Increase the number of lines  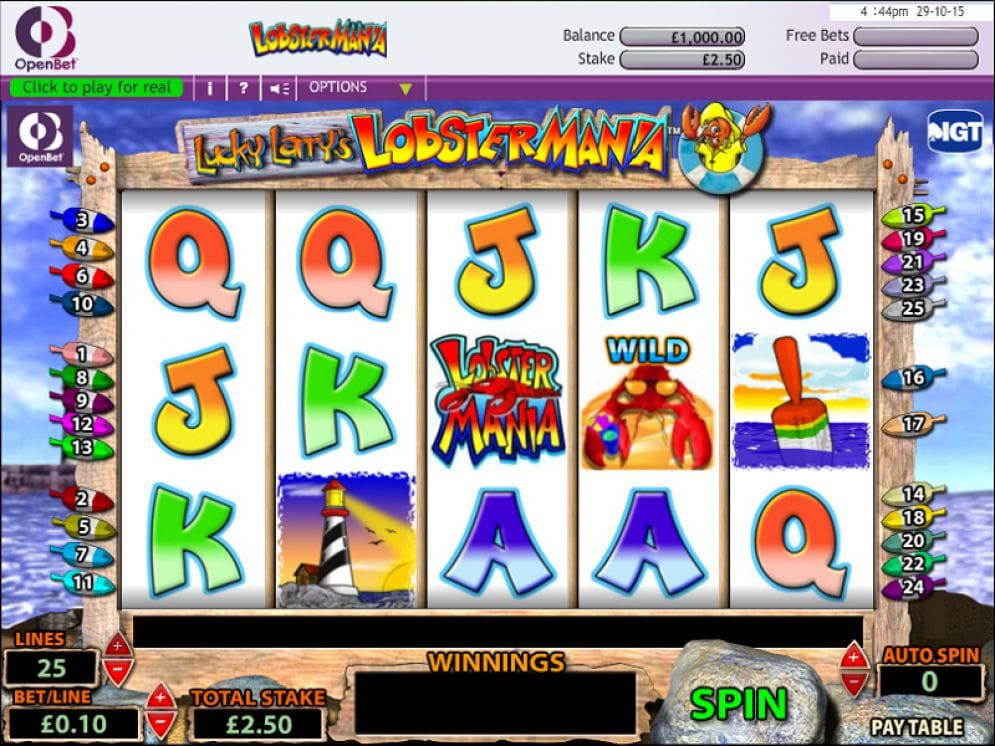point(117,644)
